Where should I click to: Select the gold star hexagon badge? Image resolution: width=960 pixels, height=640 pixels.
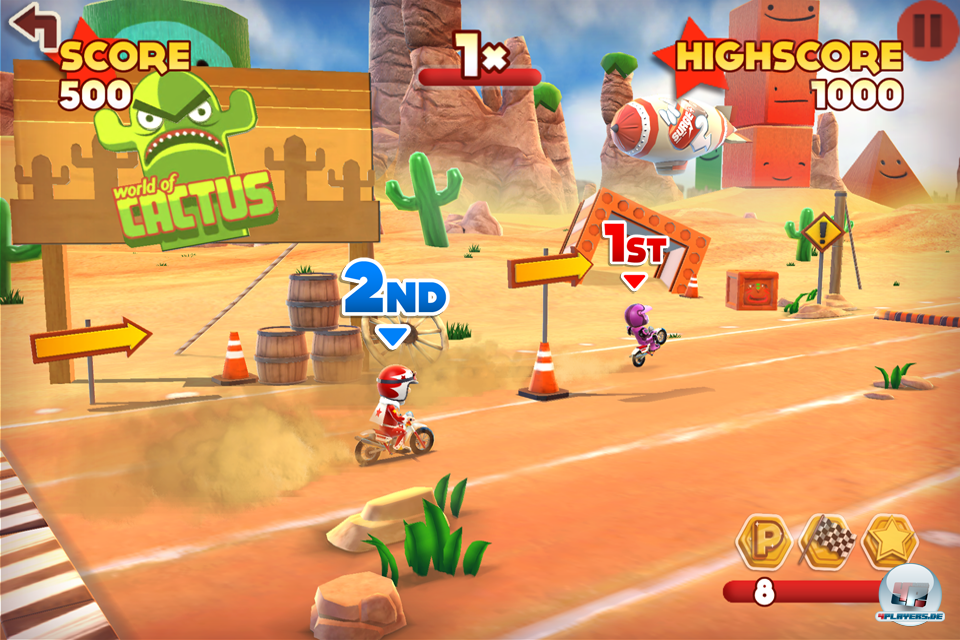coord(890,541)
